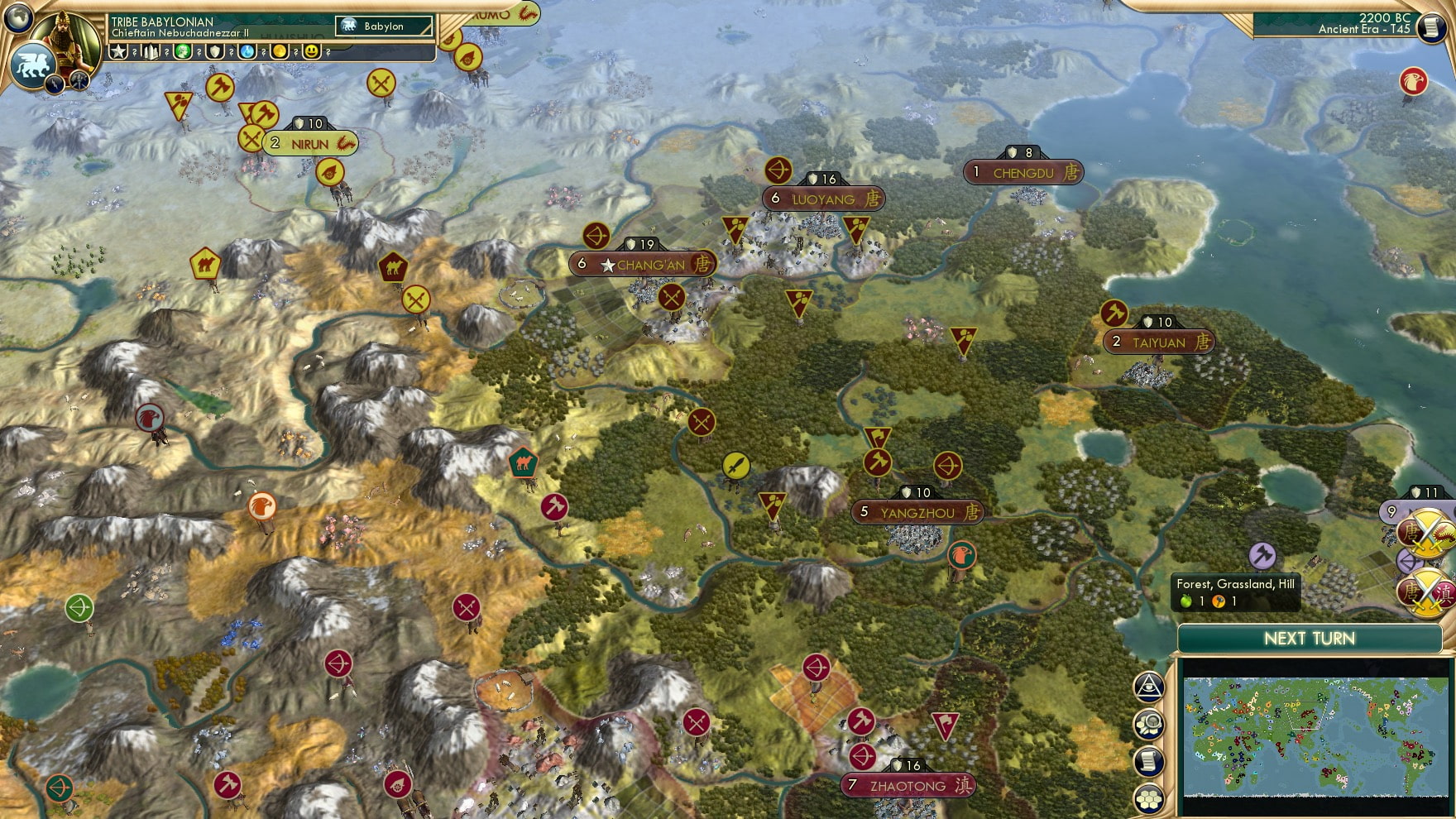This screenshot has height=819, width=1456.
Task: Click the happiness smiley icon in the top bar
Action: (312, 52)
